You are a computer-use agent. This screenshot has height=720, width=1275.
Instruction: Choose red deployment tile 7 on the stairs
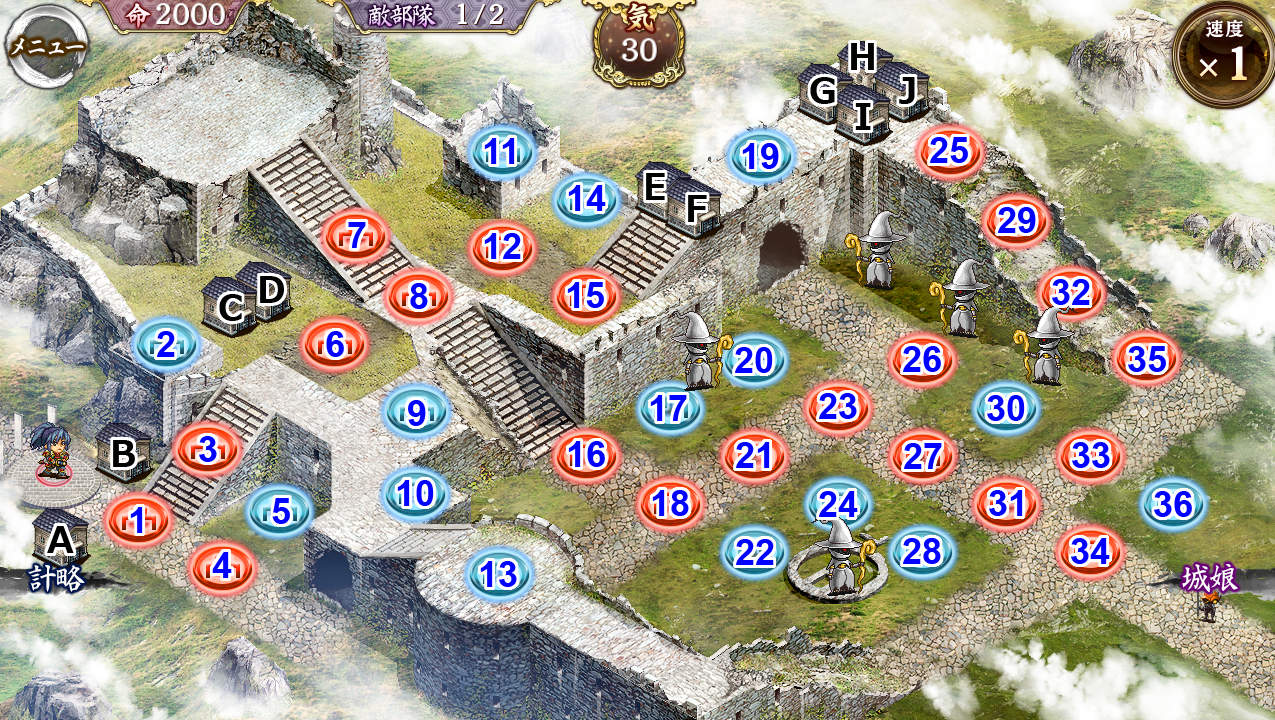click(x=355, y=236)
